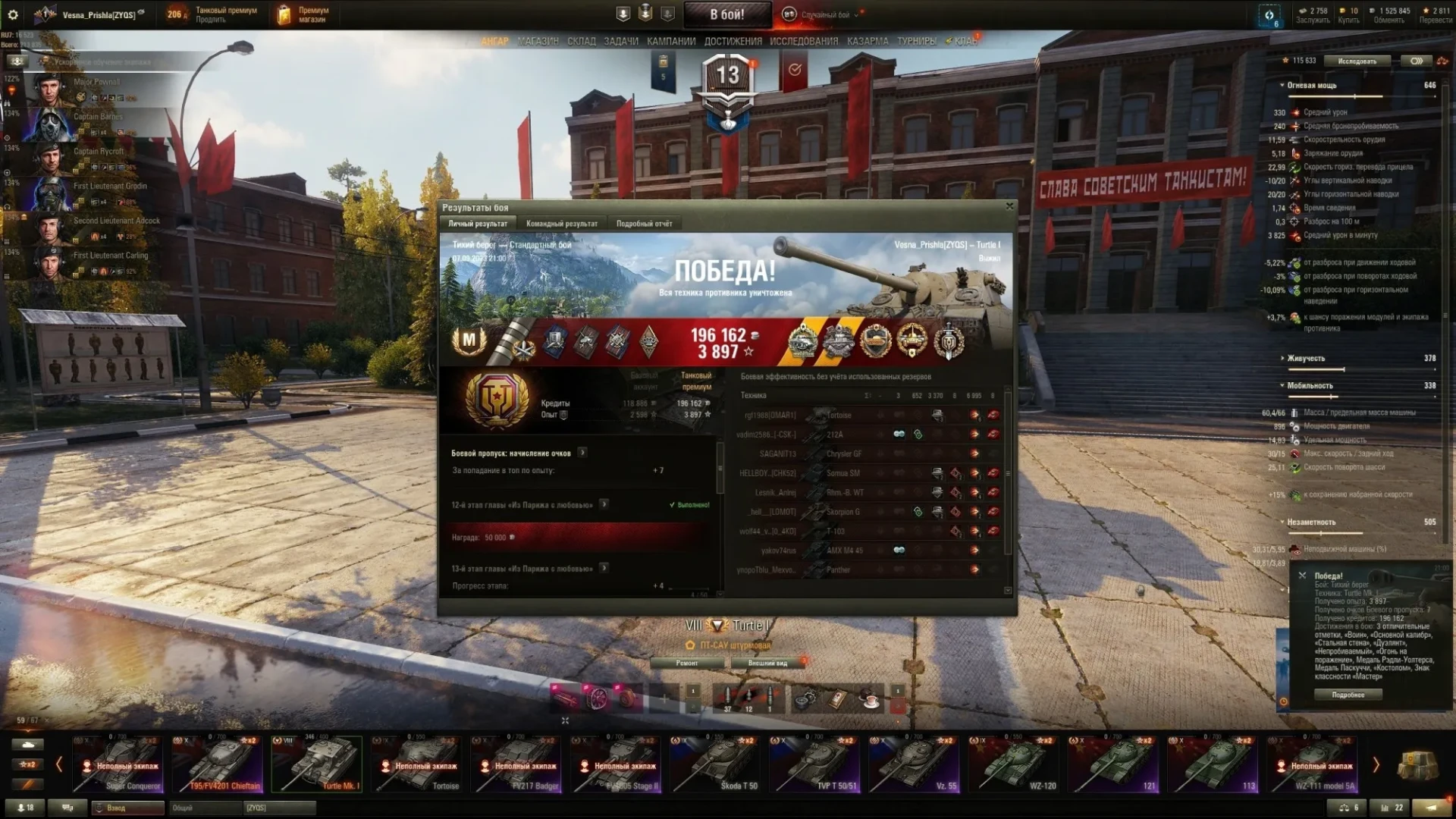Show the ДОСТИЖЕНИЯ page
Viewport: 1456px width, 819px height.
pos(733,41)
